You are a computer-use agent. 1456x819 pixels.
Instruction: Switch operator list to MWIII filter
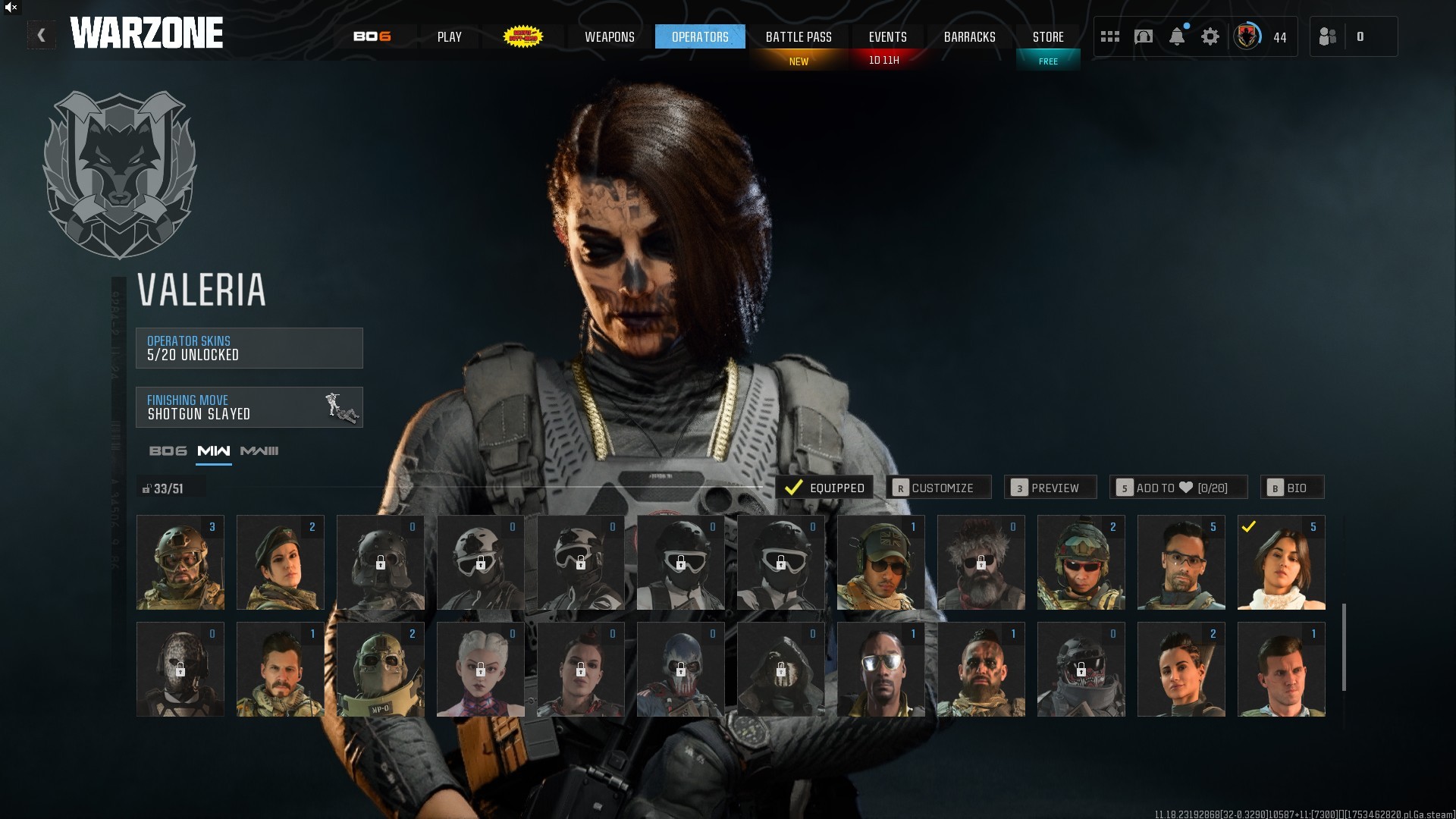[259, 451]
